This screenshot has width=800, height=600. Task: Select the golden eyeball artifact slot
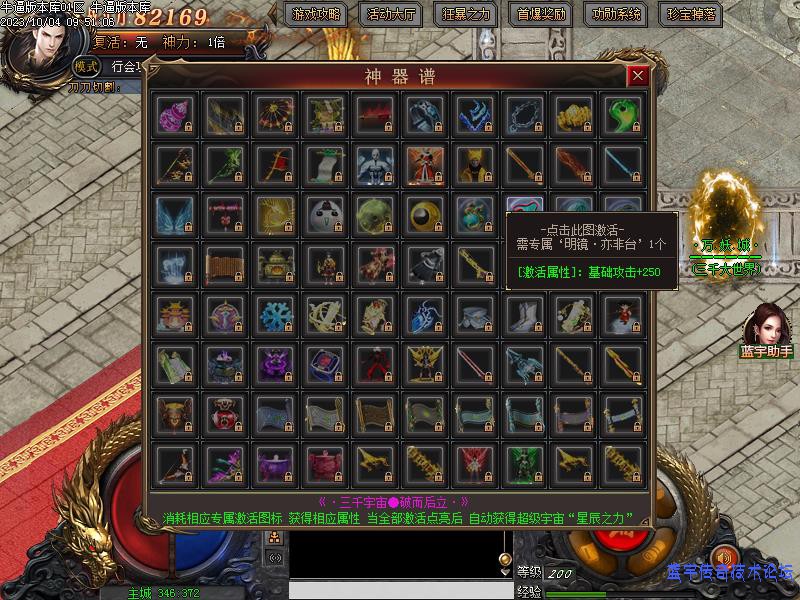424,214
